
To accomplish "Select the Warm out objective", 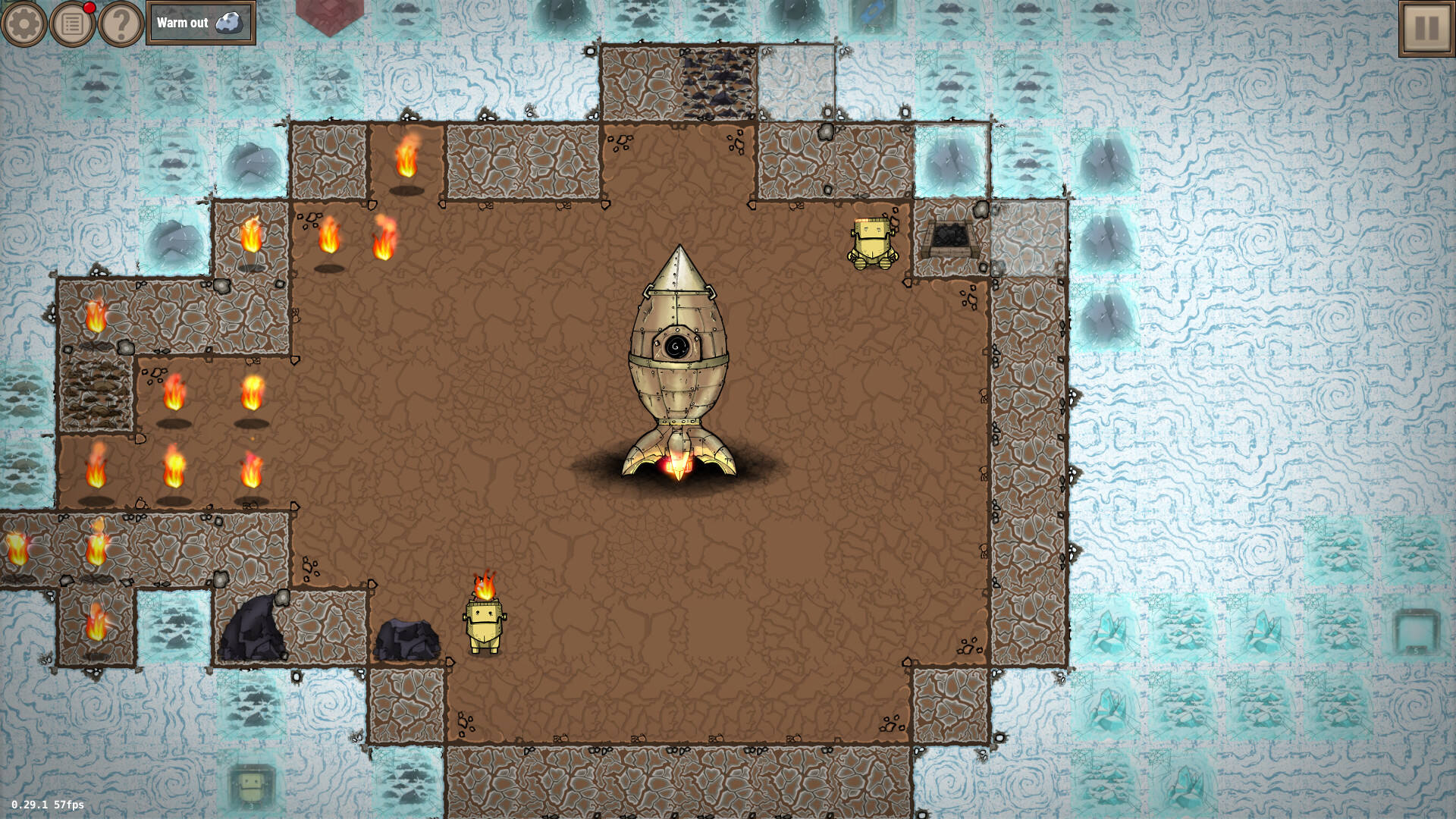I will point(200,24).
